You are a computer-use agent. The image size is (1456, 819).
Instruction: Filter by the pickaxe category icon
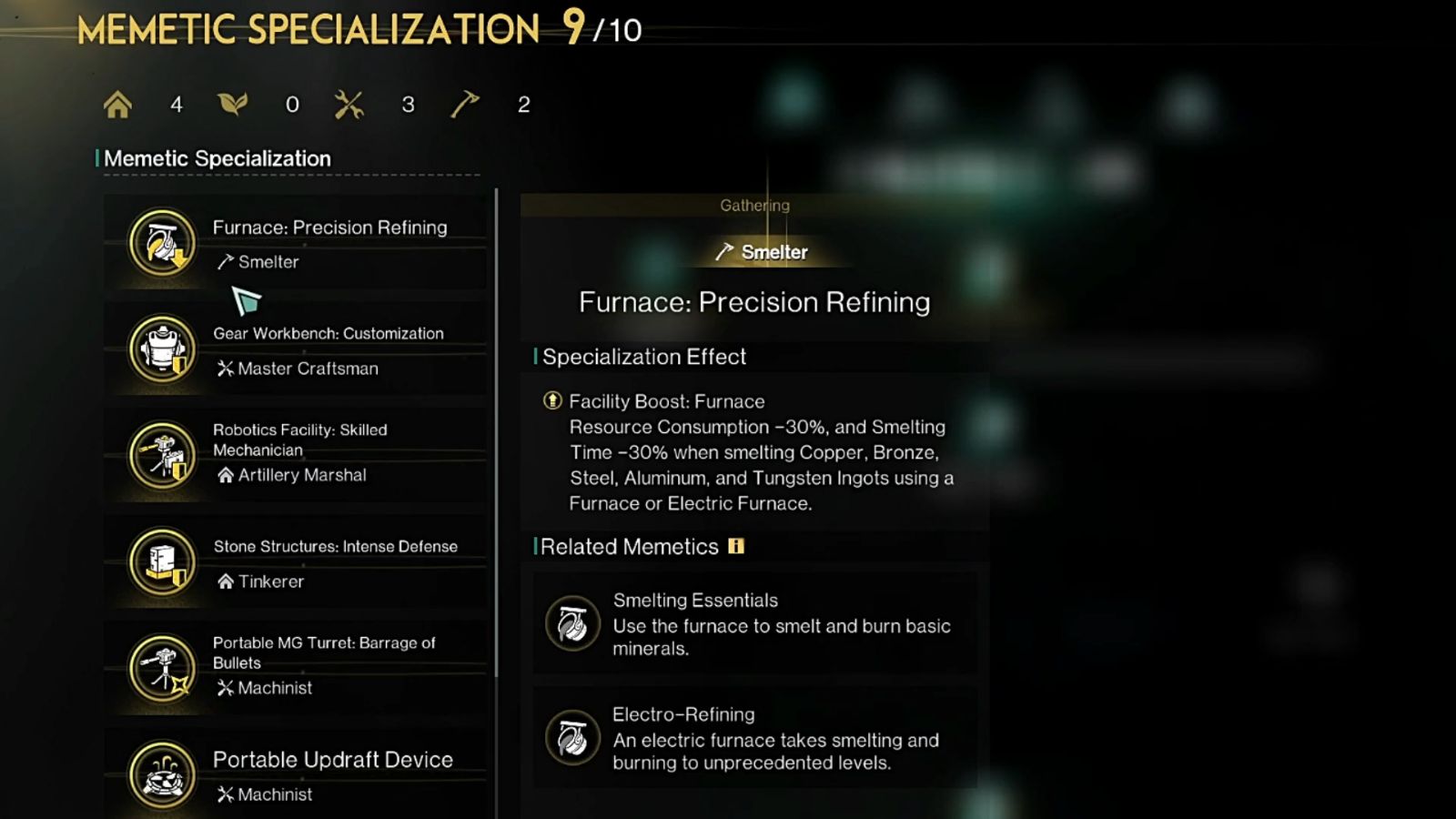point(464,105)
